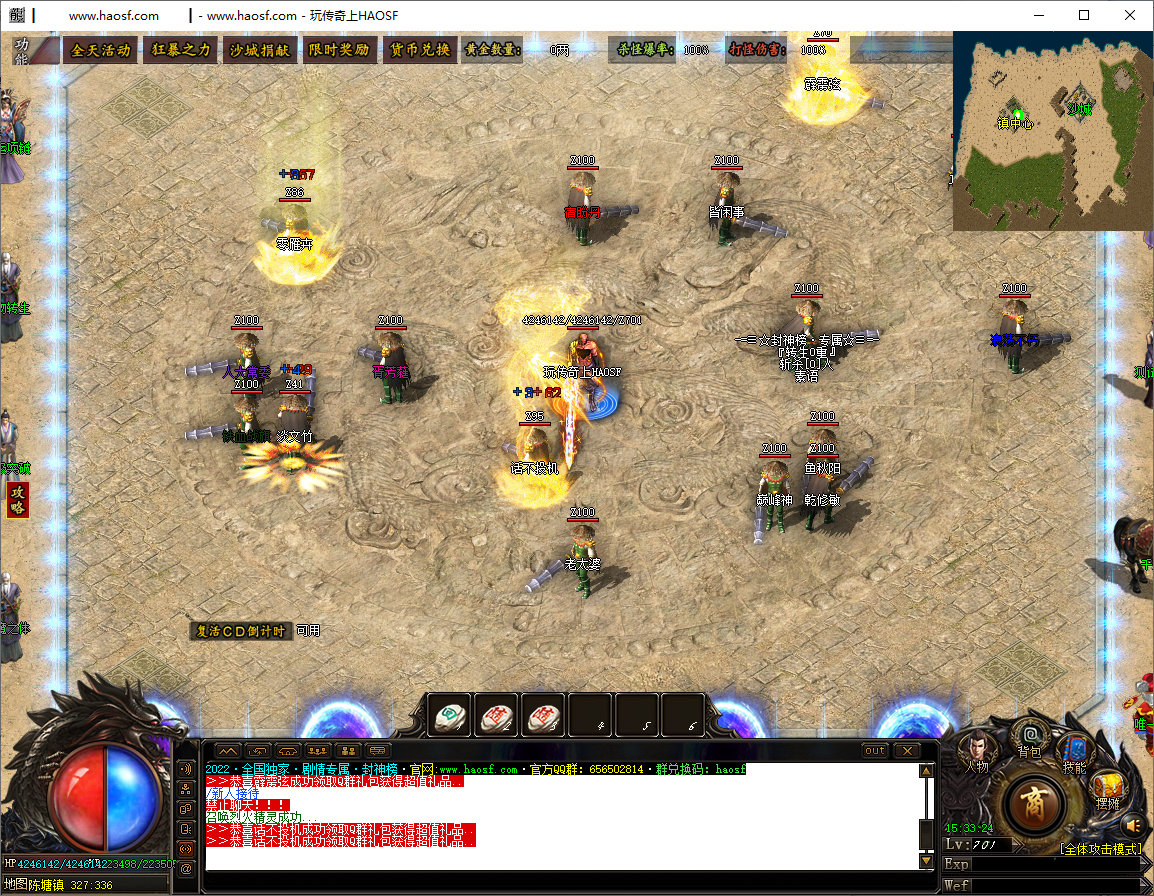Switch the 全体攻击模式 attack mode
Viewport: 1154px width, 896px height.
click(1100, 849)
